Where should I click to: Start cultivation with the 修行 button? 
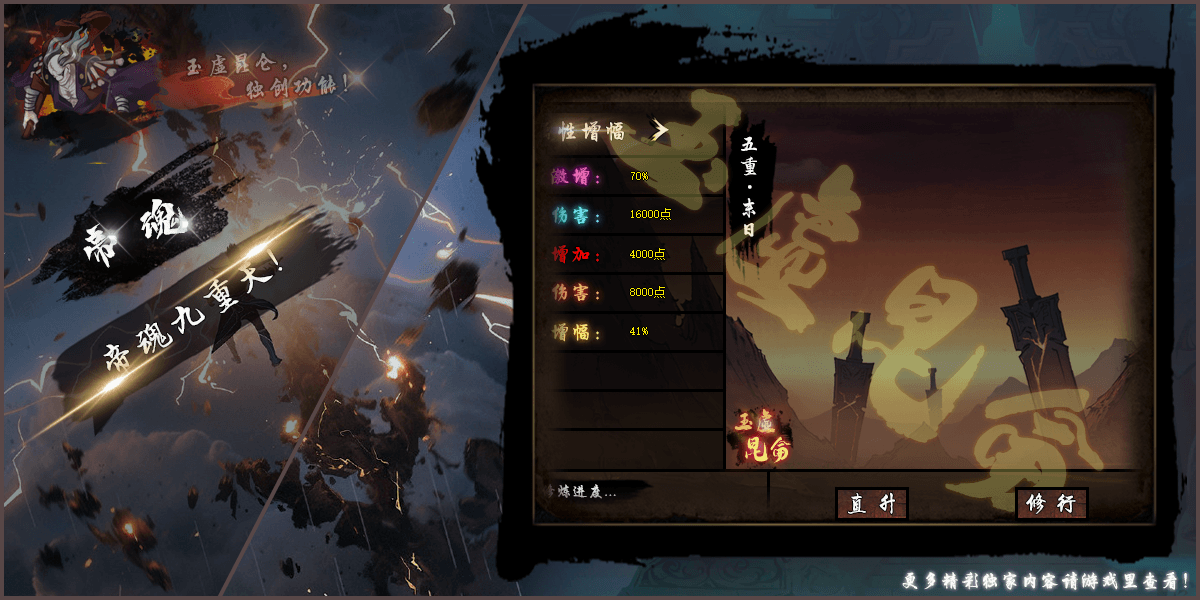pos(1051,504)
